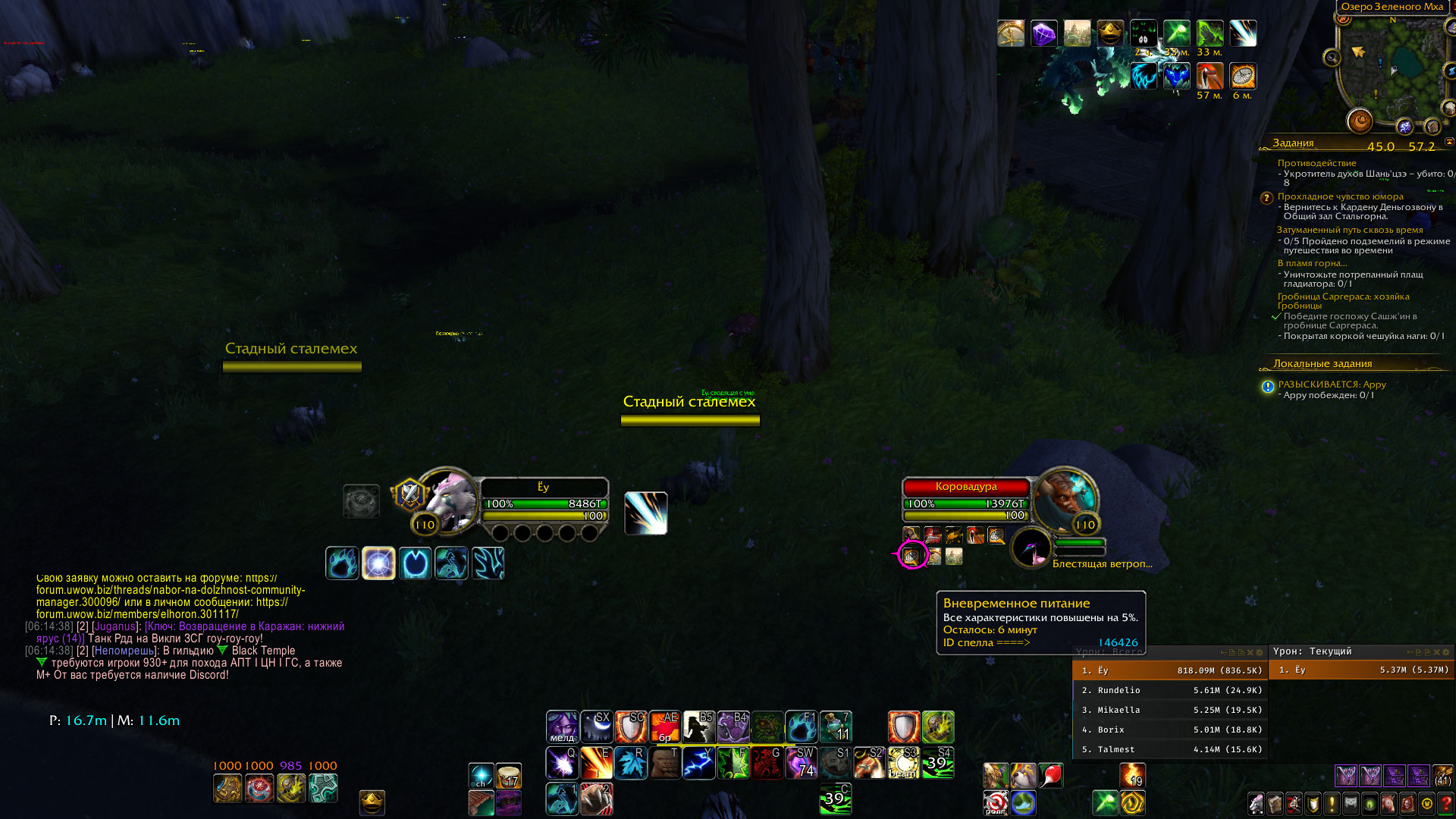Activate the sun beam ability
Viewport: 1456px width, 819px height.
click(x=904, y=763)
